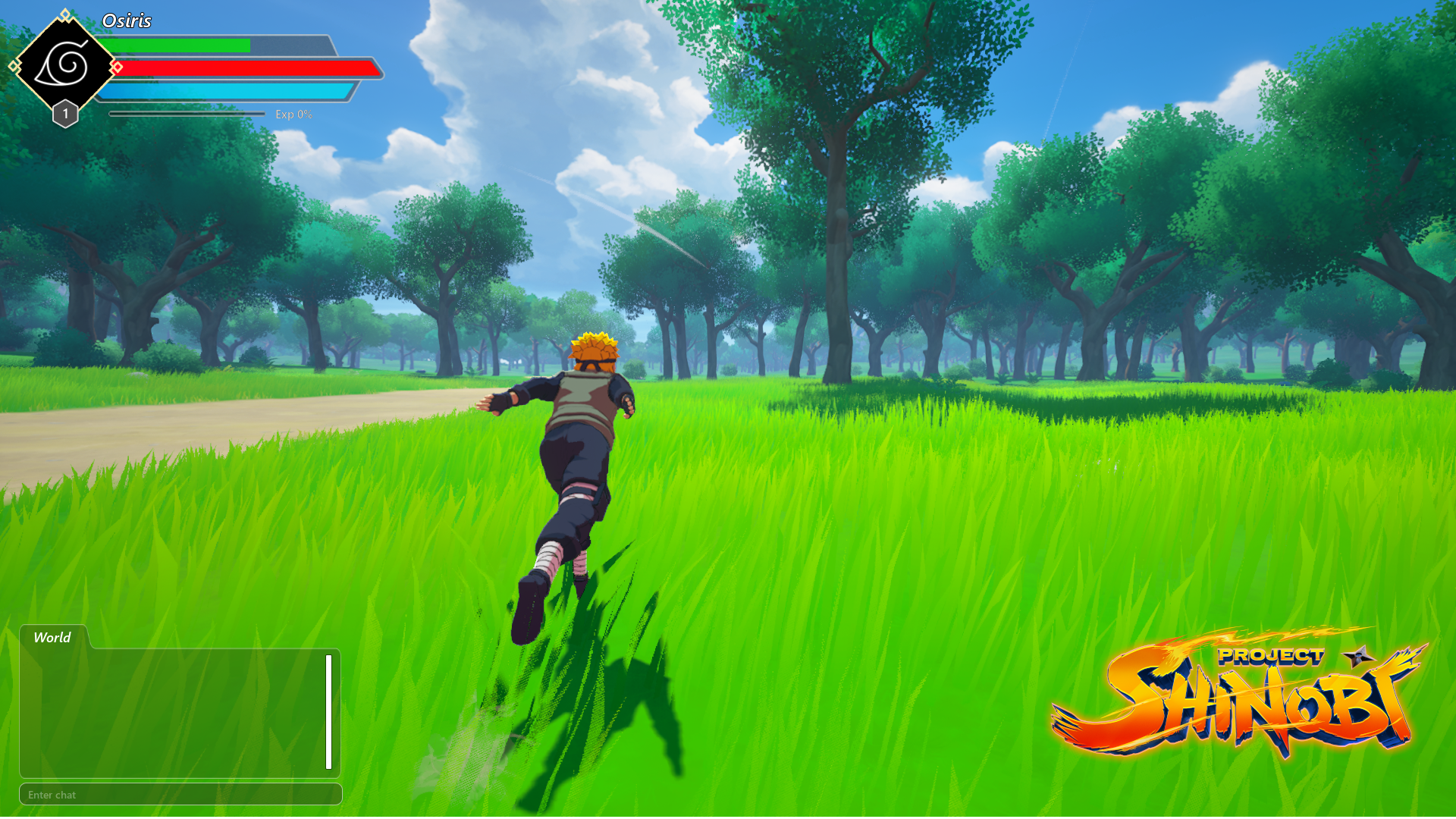Select the player name Osiris
This screenshot has height=819, width=1456.
click(x=127, y=21)
